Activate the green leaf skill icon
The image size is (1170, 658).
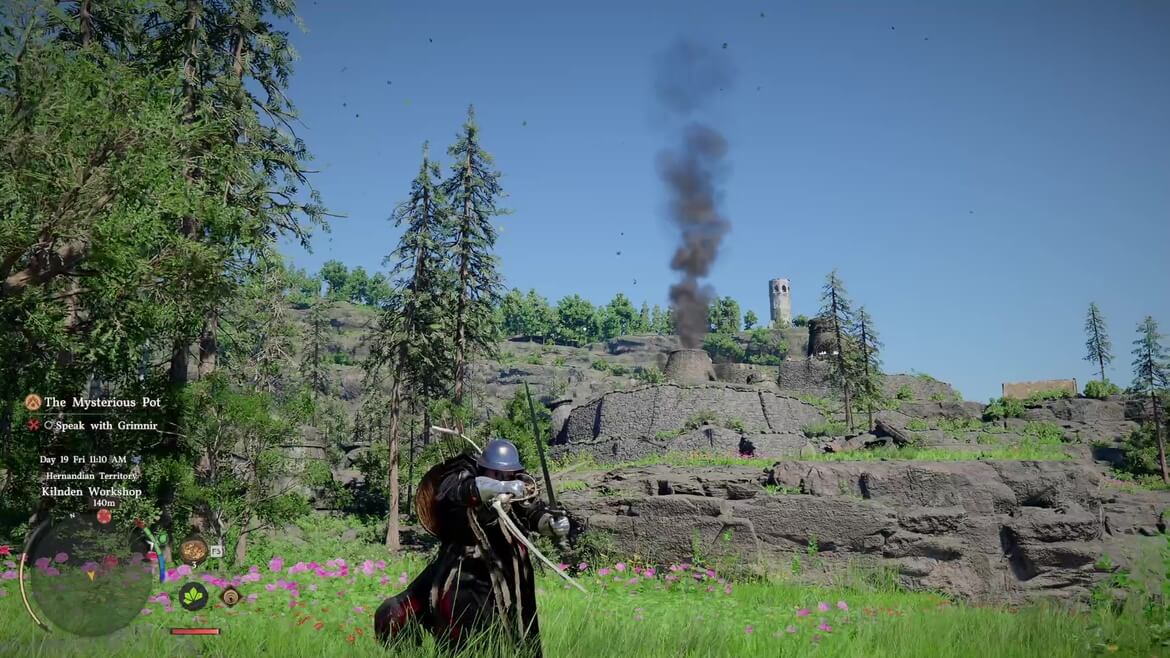[x=193, y=596]
